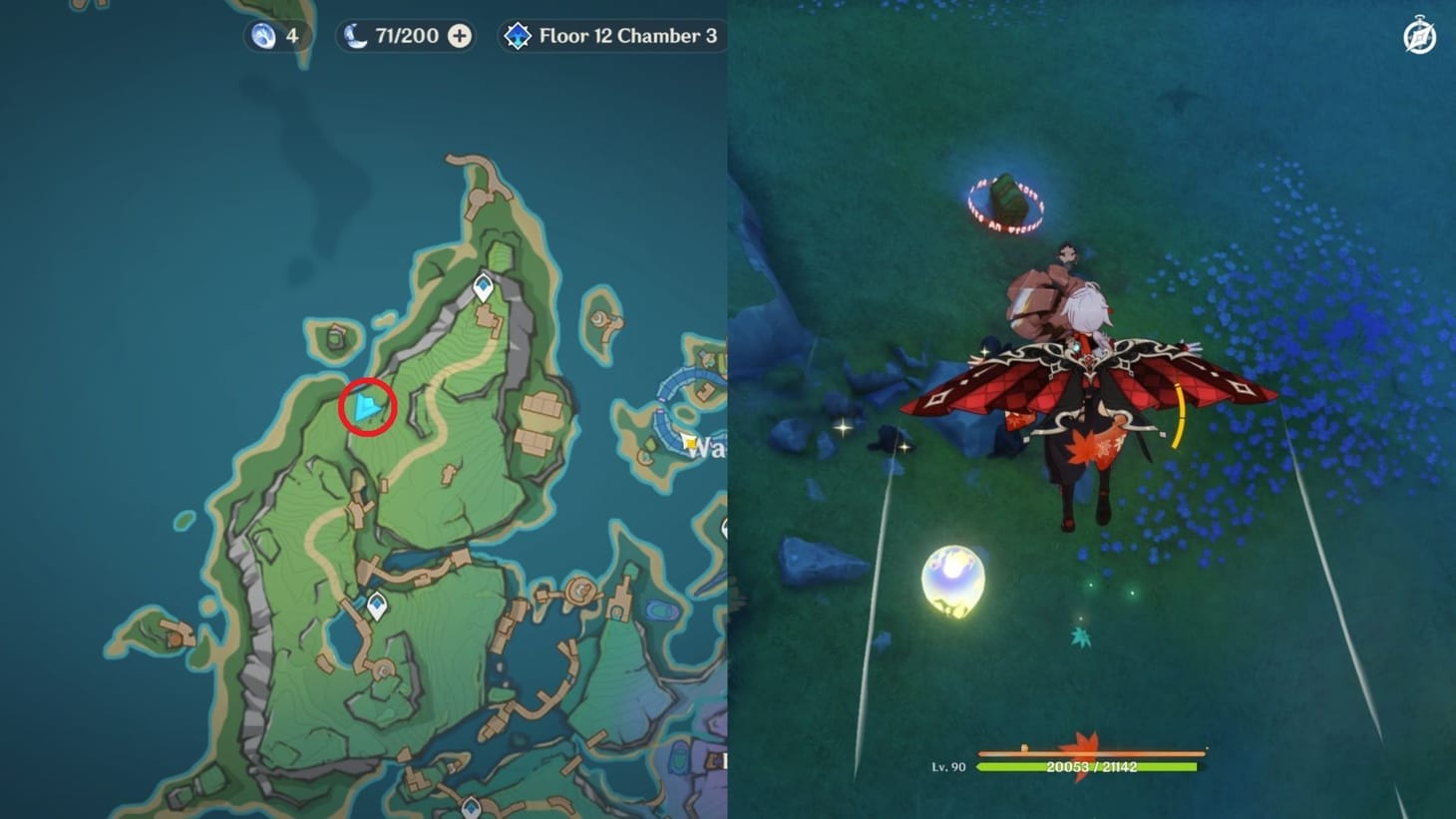
Task: Click the Anemoculus counter icon
Action: pyautogui.click(x=260, y=35)
